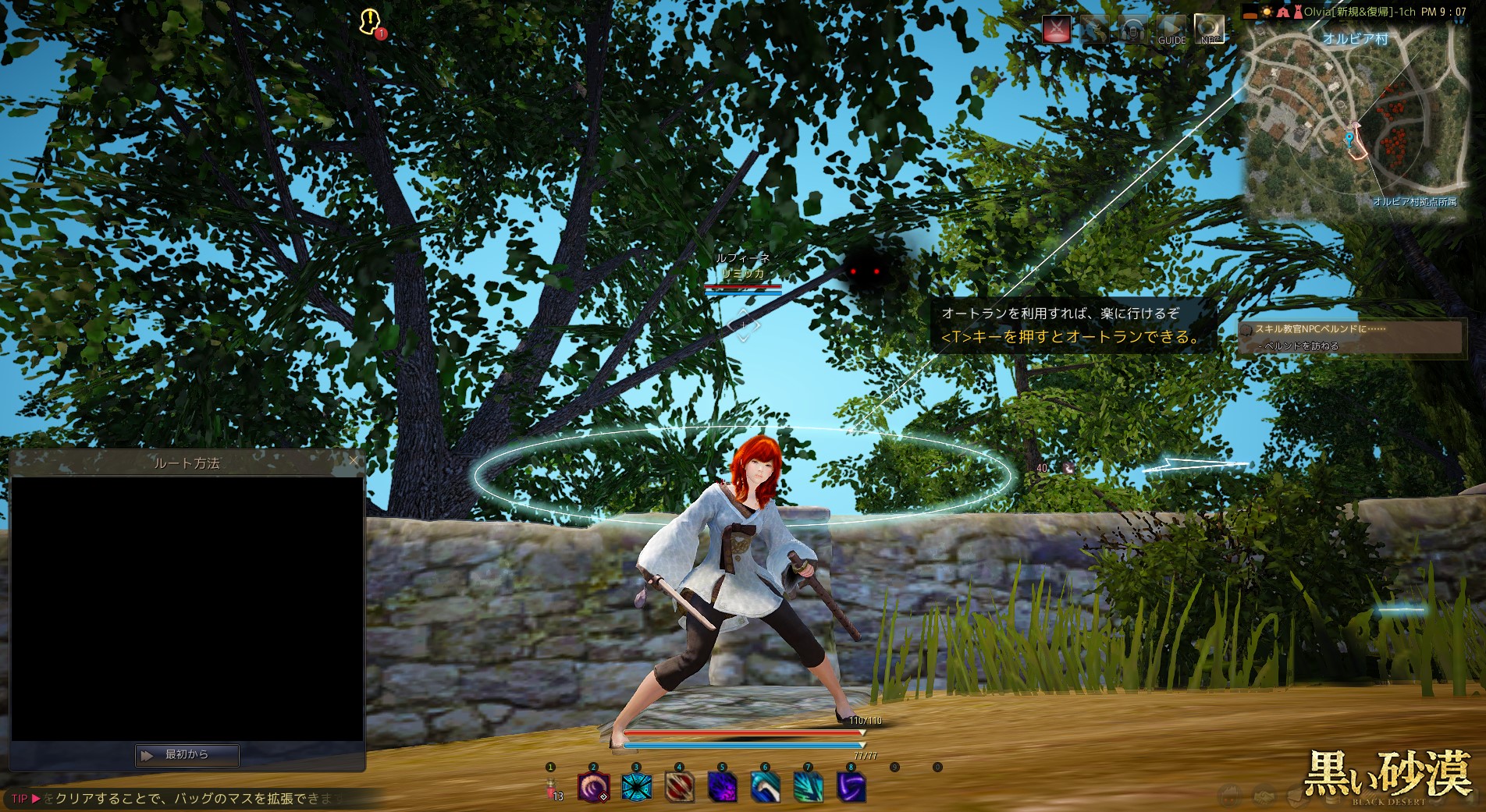Click the red crossed-swords PvP icon
The image size is (1486, 812).
pos(1057,30)
